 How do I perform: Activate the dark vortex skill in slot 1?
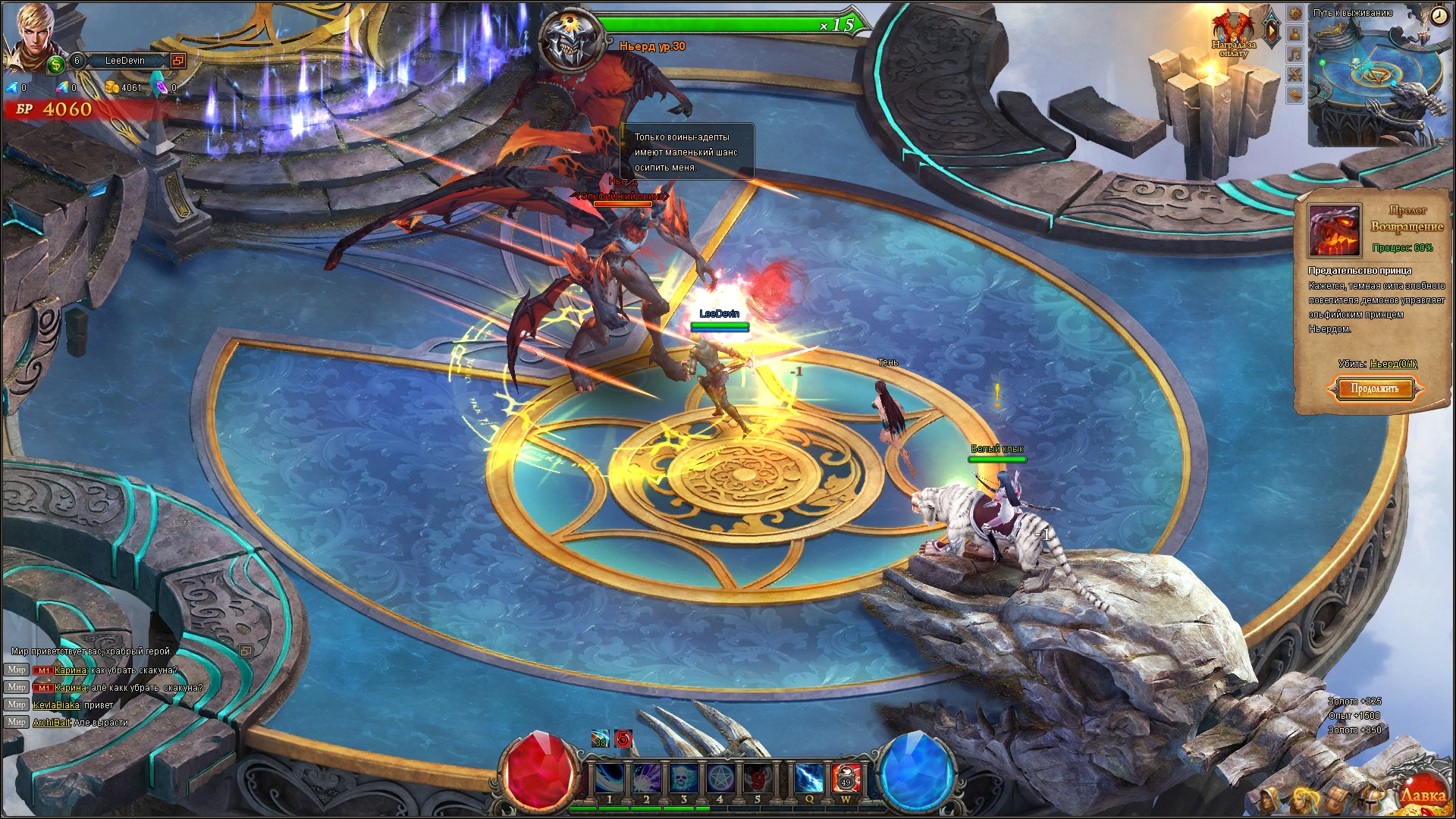(x=610, y=779)
